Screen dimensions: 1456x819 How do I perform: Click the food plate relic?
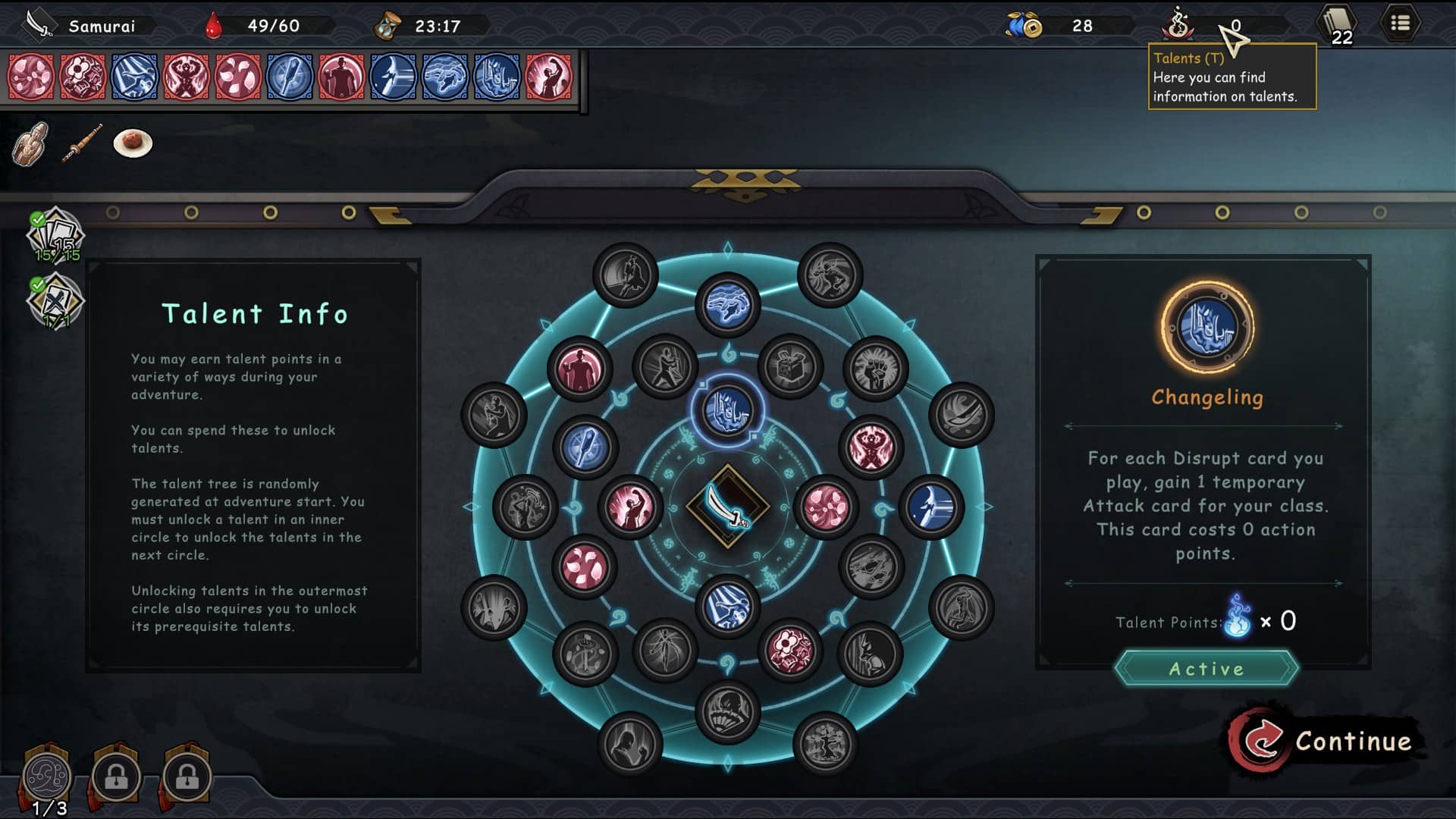133,143
